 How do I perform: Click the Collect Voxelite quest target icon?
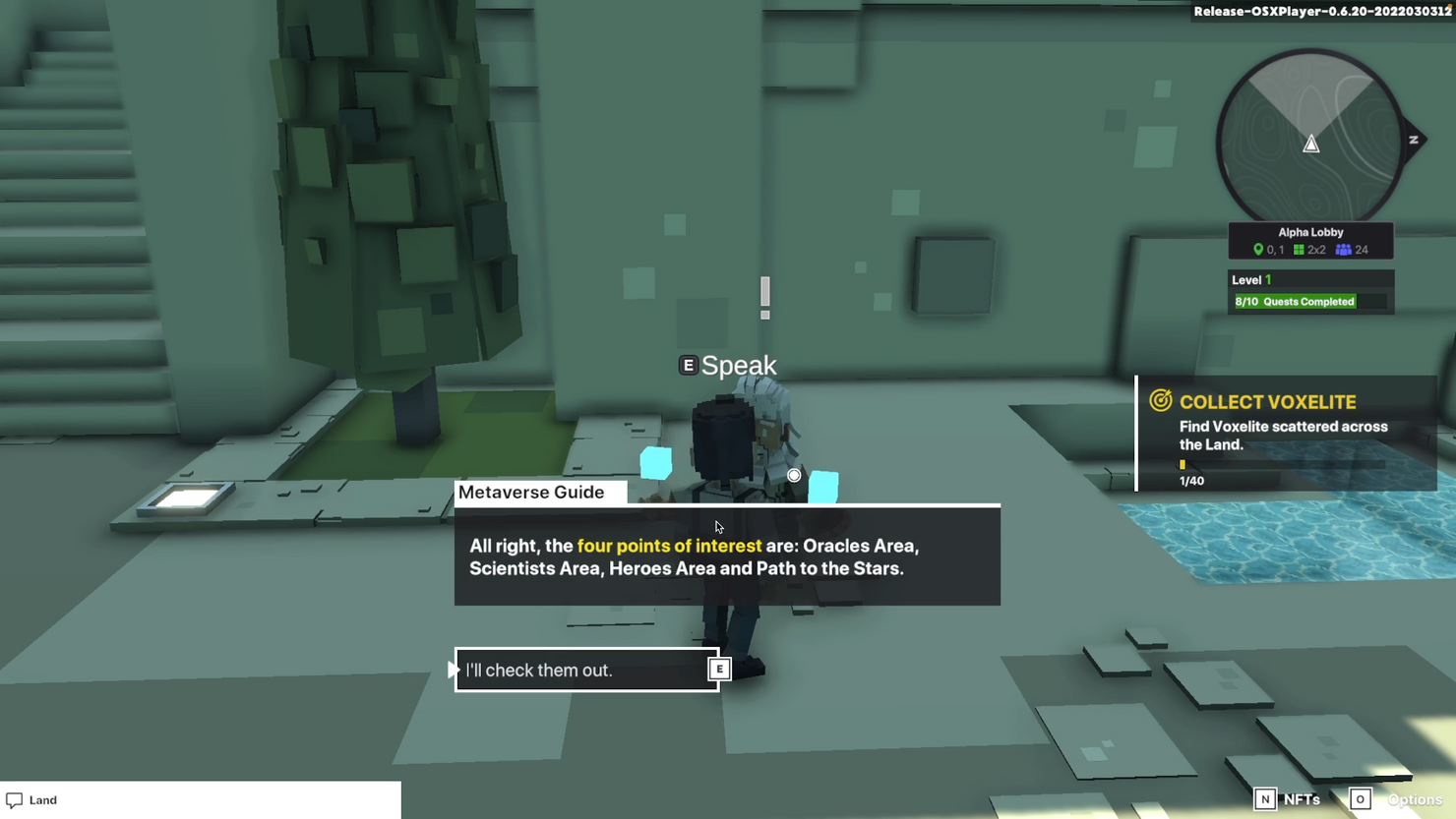point(1161,401)
